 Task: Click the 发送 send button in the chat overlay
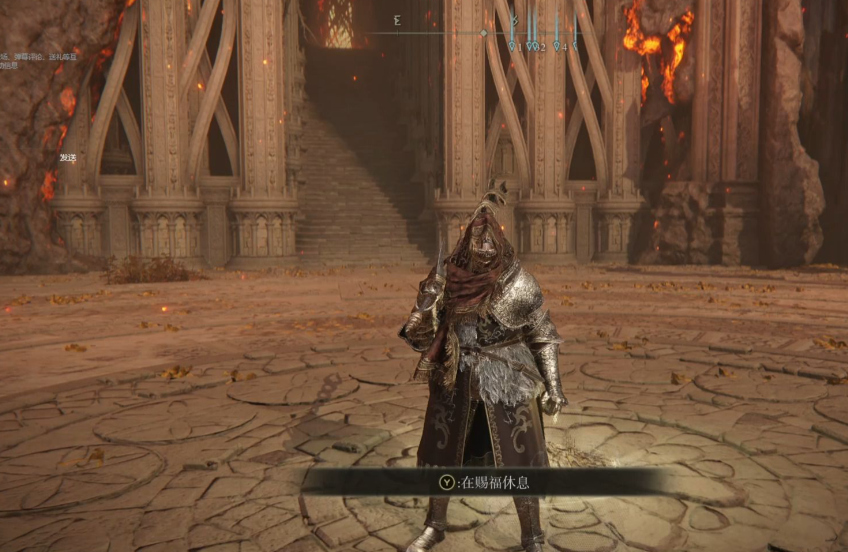[x=68, y=157]
